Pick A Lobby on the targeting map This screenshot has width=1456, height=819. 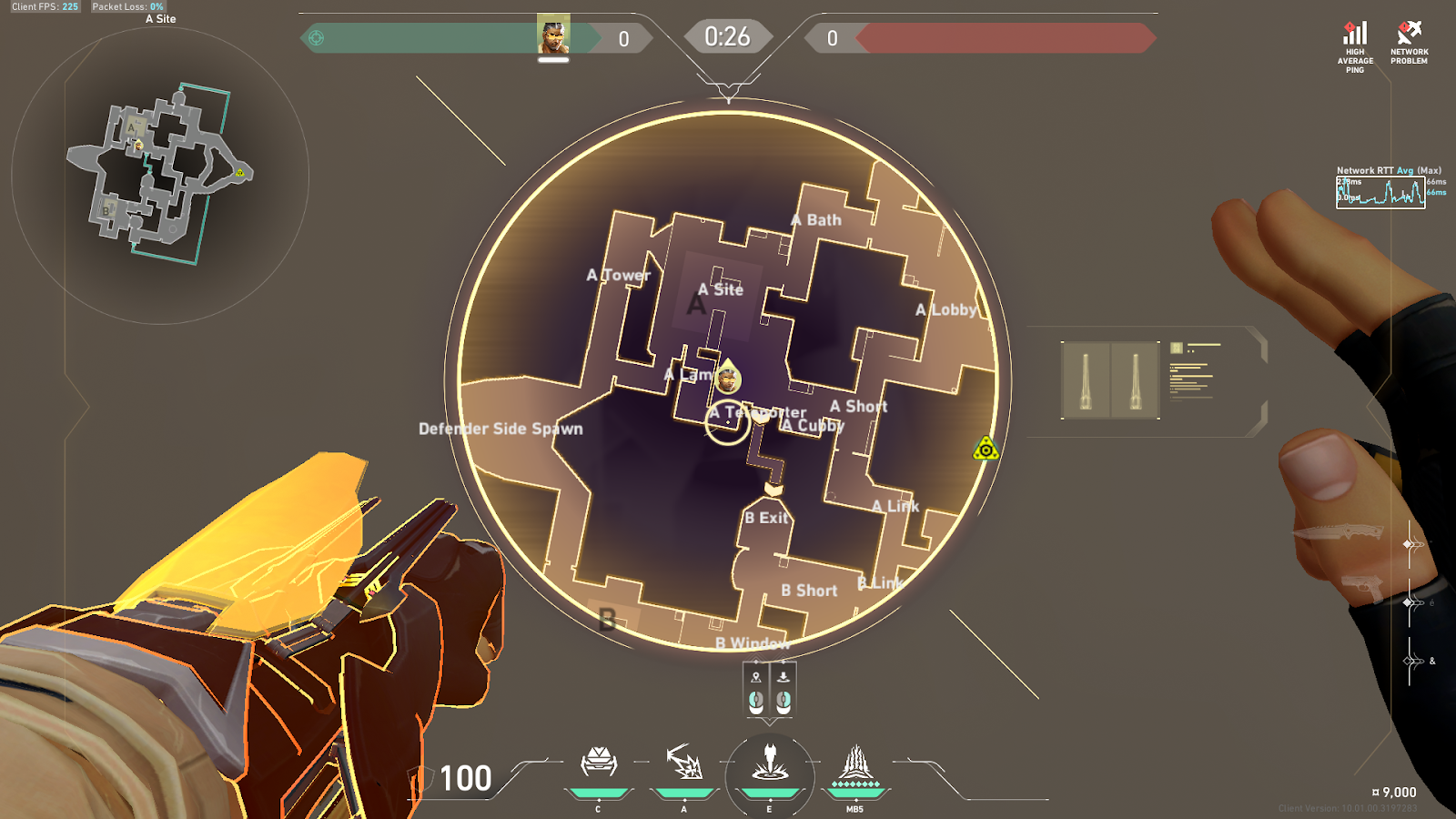pyautogui.click(x=946, y=309)
